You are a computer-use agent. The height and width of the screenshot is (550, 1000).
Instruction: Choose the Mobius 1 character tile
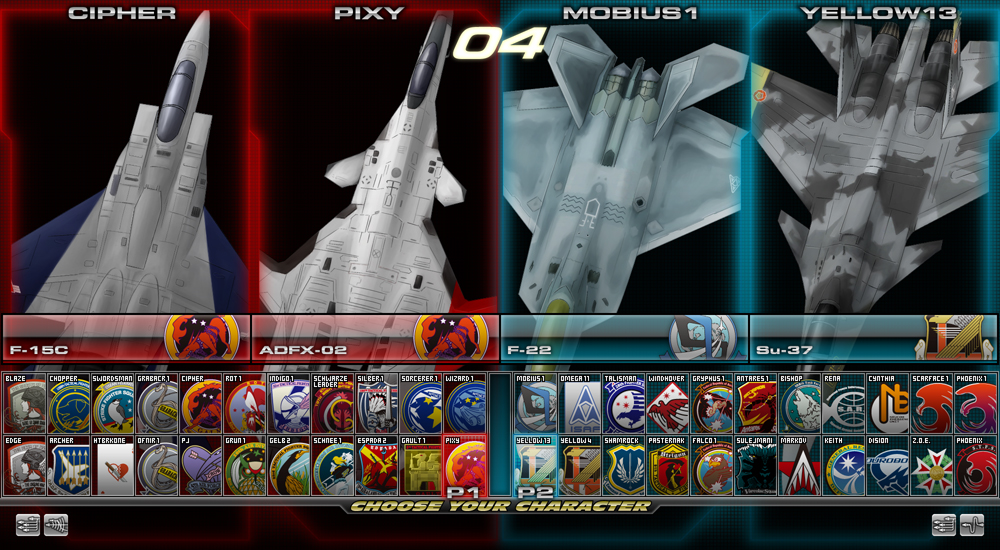(536, 403)
